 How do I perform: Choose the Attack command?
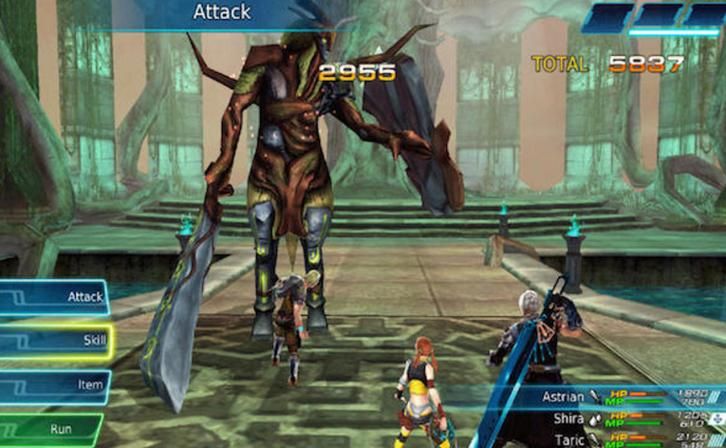coord(55,297)
